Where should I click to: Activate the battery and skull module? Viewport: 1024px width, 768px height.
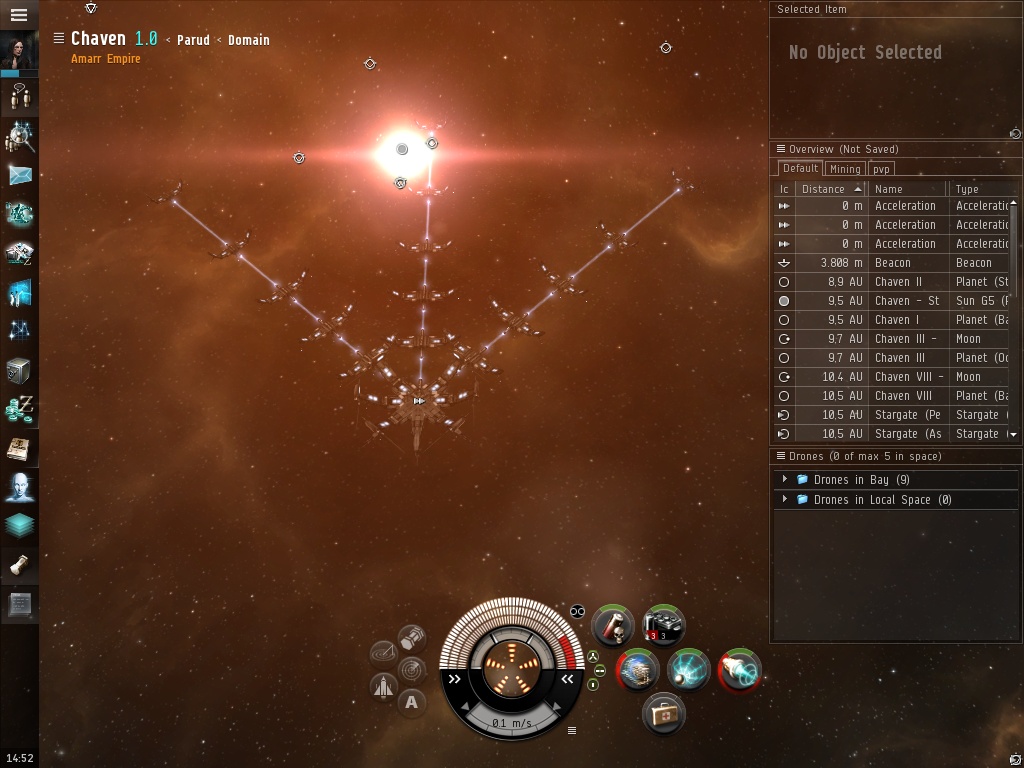coord(612,626)
